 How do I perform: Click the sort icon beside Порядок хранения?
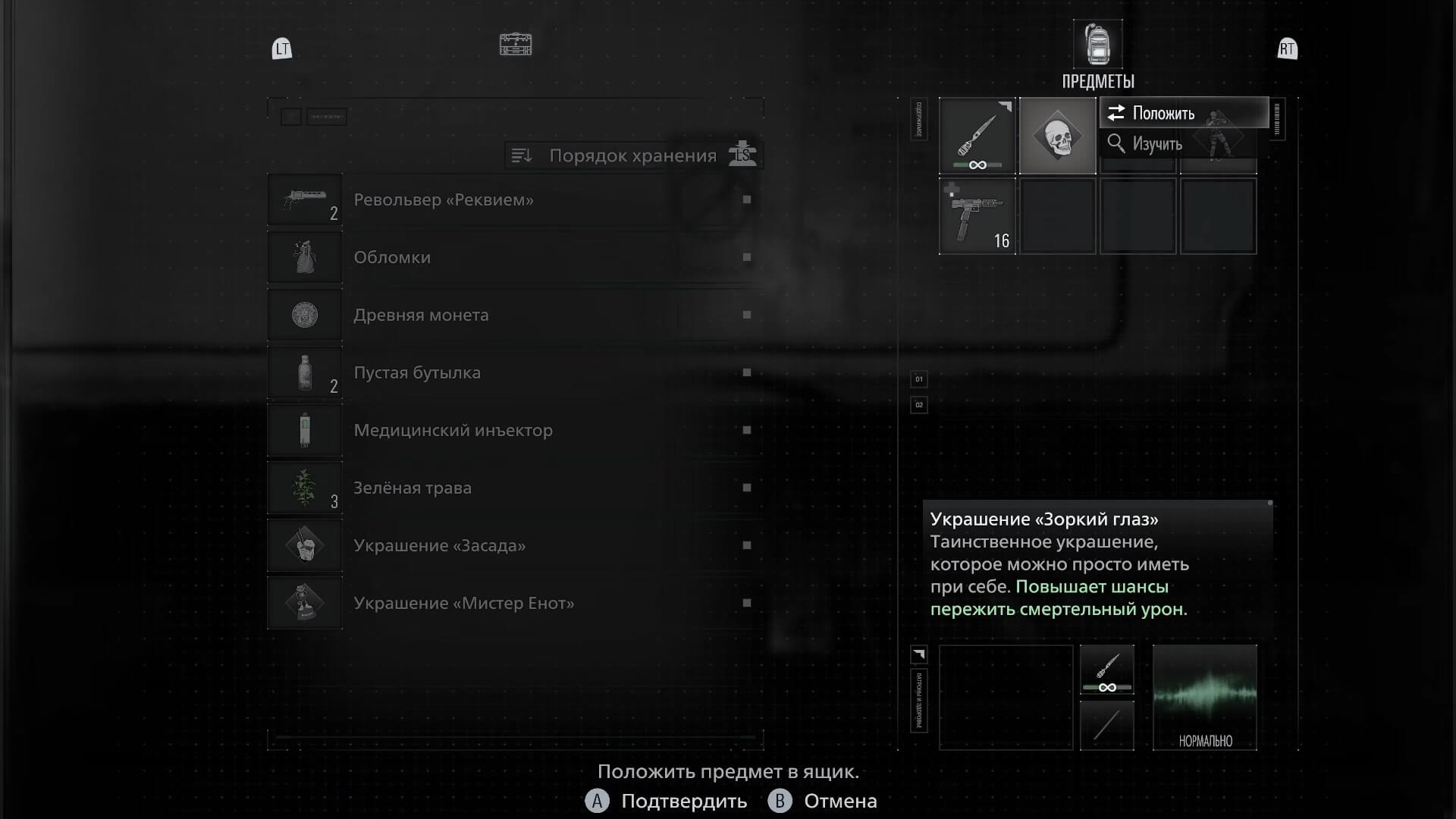pyautogui.click(x=522, y=155)
